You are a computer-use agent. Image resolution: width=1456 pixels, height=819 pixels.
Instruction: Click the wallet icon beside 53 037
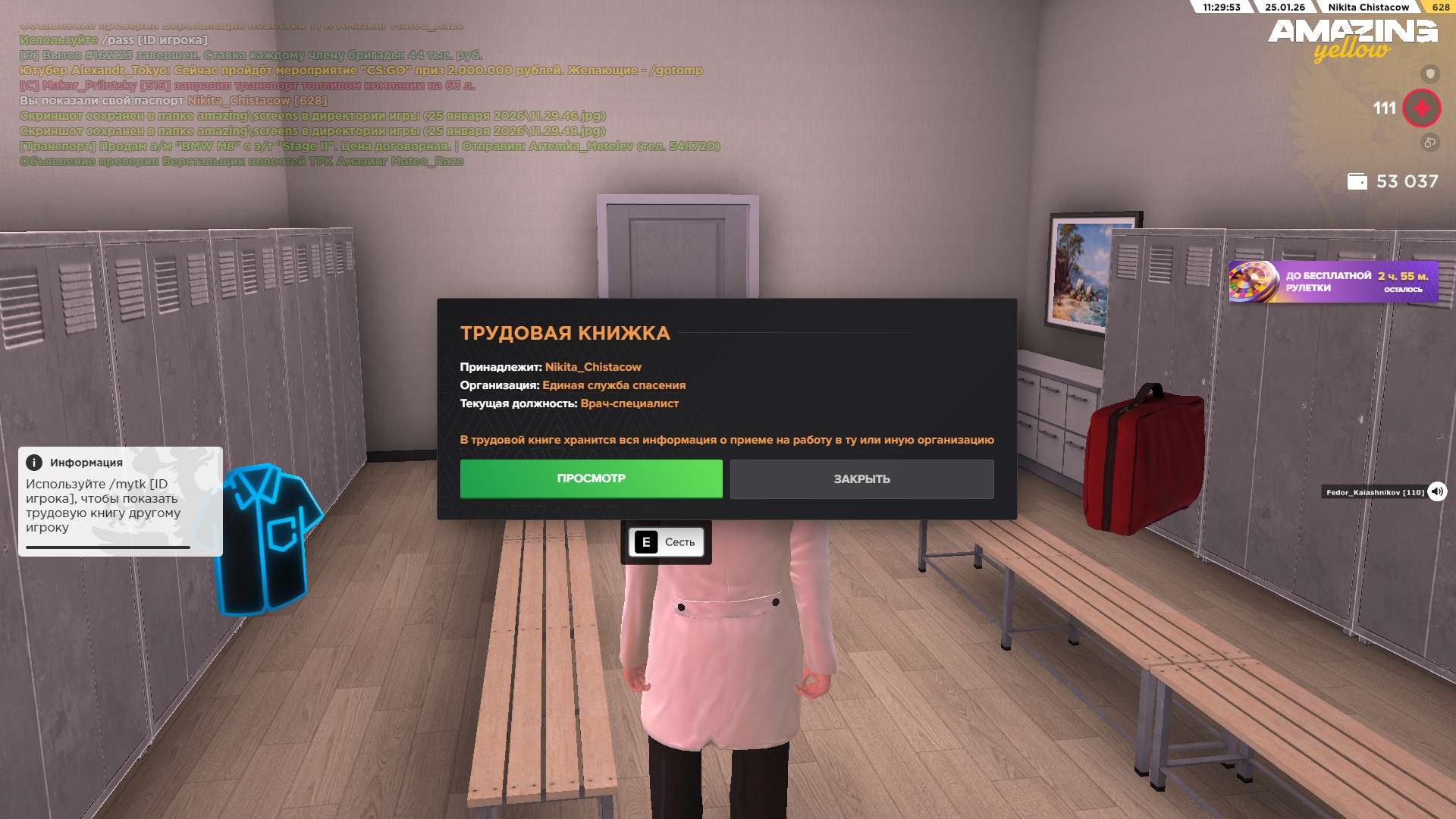[x=1357, y=182]
